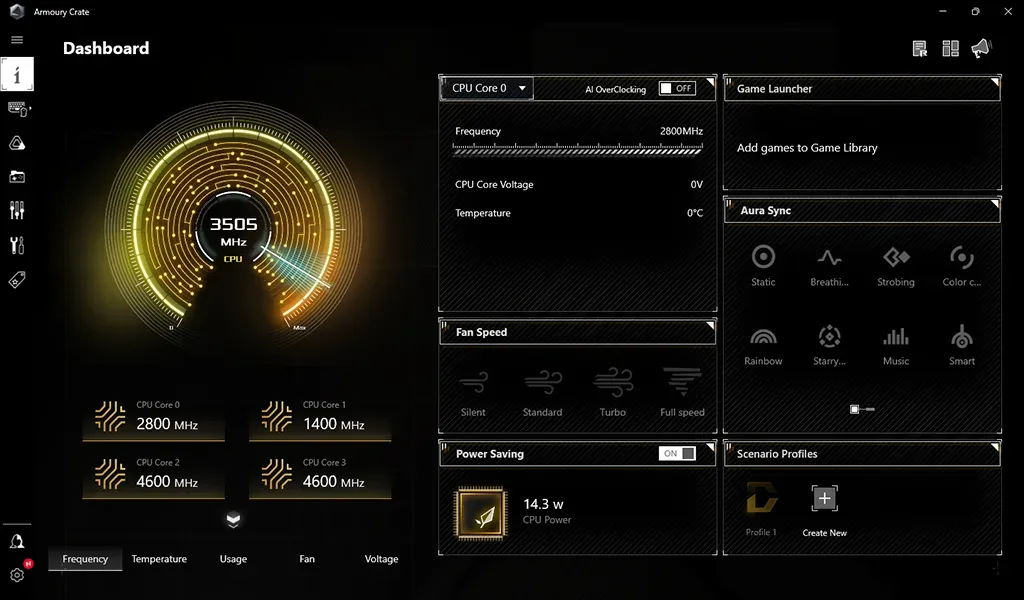The image size is (1024, 600).
Task: Toggle the Power Saving switch
Action: coord(677,453)
